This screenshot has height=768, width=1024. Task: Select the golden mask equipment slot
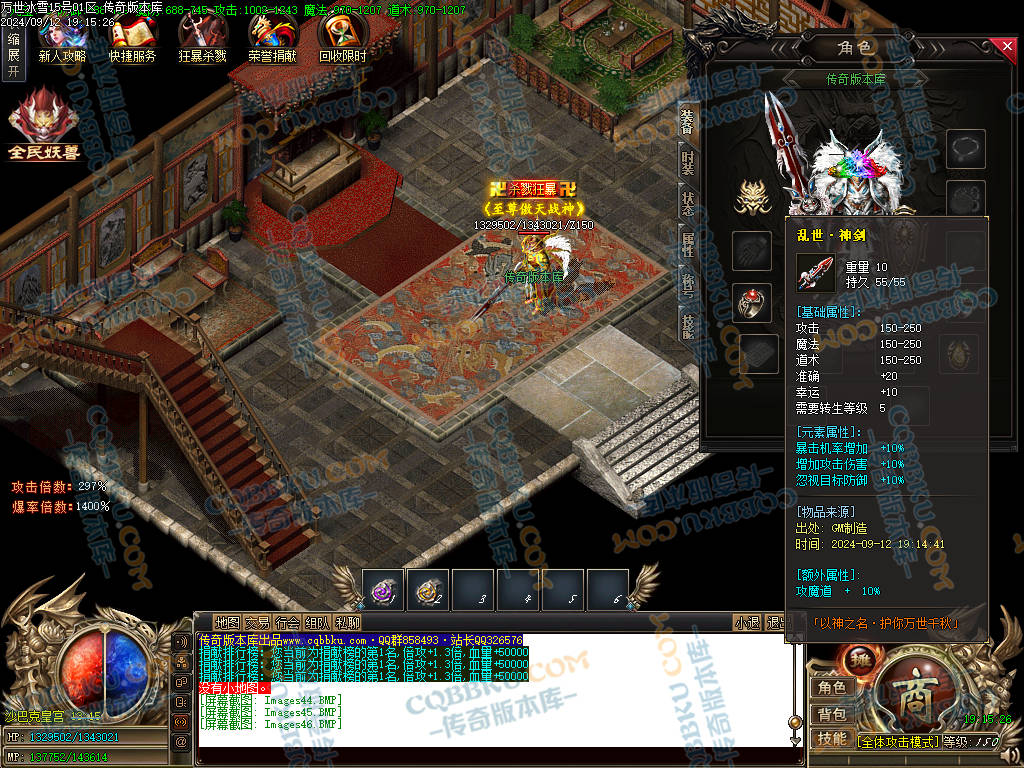(752, 198)
